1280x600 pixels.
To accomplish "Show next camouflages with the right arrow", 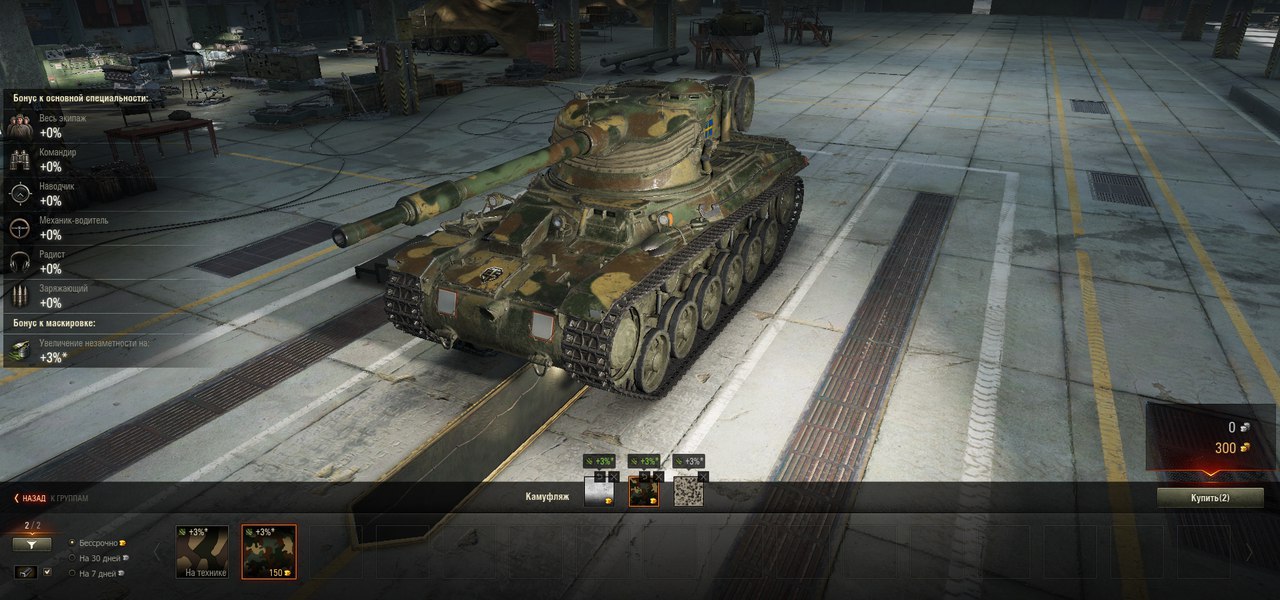I will pyautogui.click(x=1247, y=551).
